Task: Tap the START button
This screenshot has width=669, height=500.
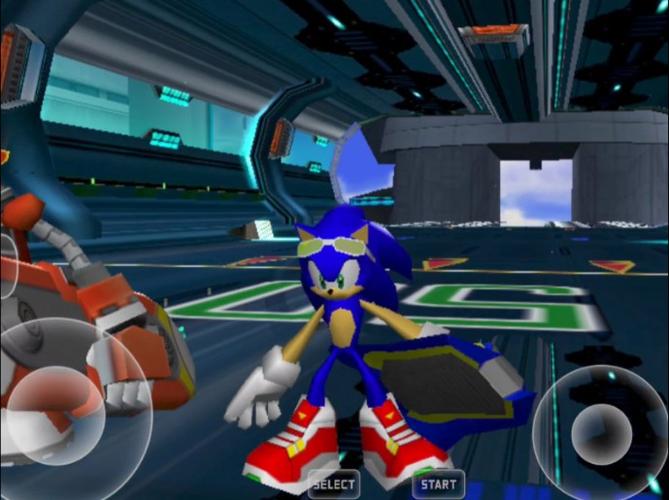Action: point(438,484)
